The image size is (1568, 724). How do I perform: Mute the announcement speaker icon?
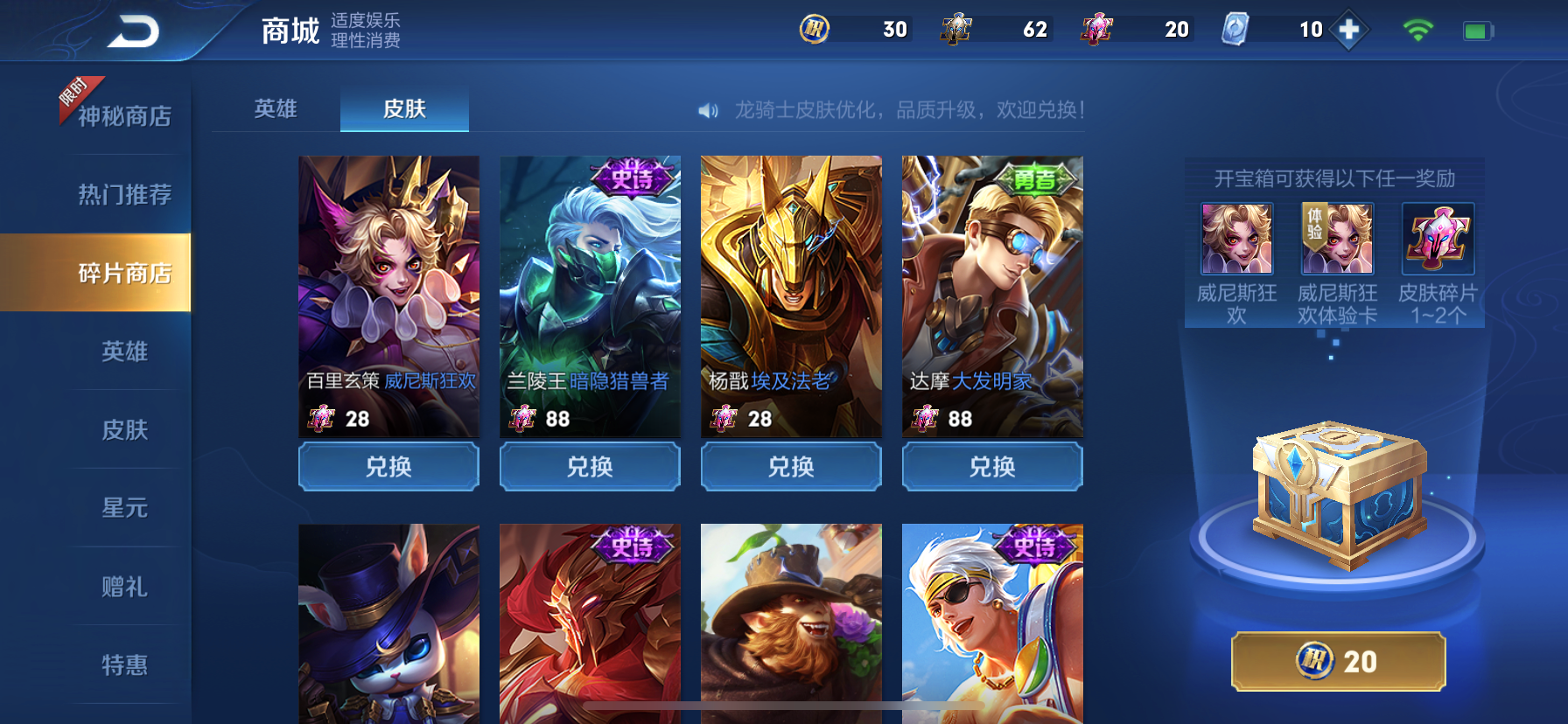click(x=708, y=111)
